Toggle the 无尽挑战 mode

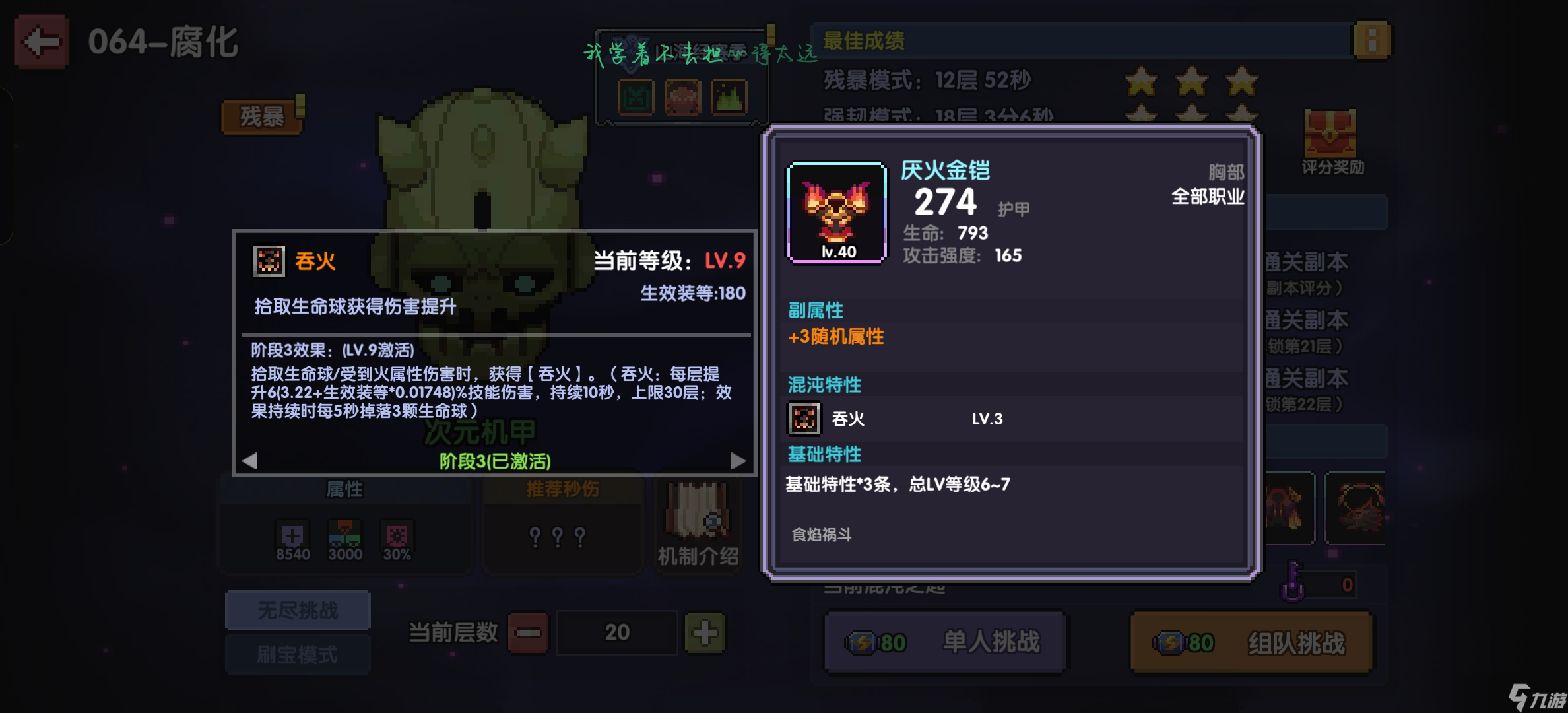click(x=298, y=610)
